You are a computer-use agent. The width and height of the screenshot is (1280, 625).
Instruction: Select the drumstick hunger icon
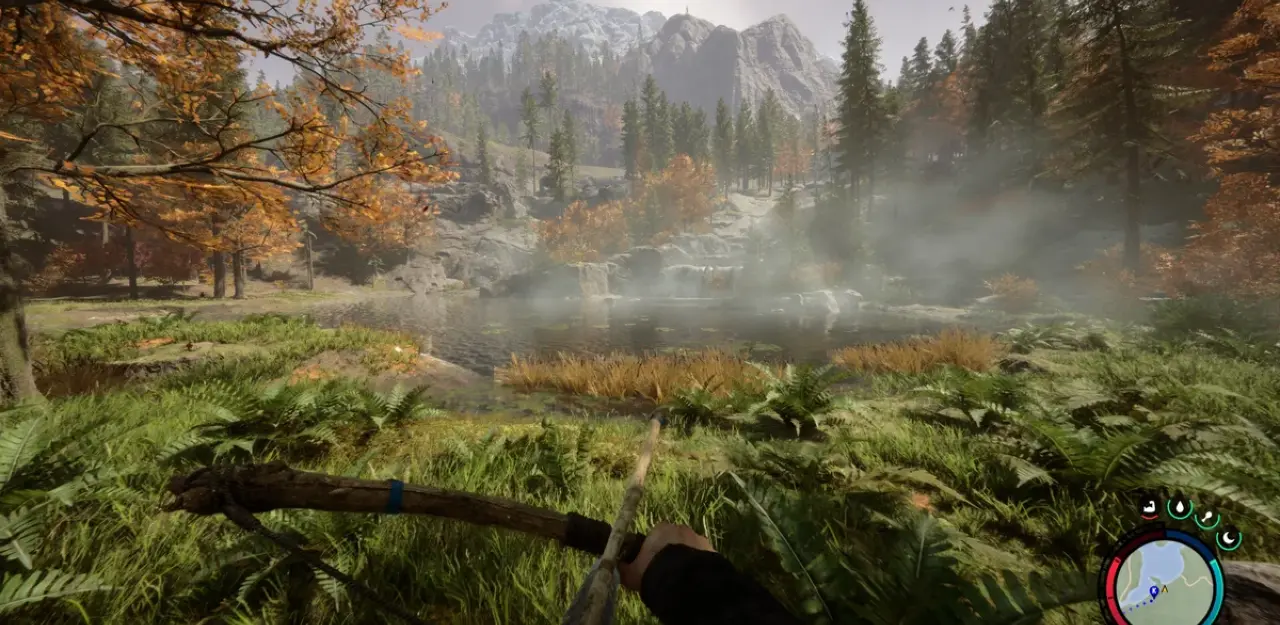(1208, 519)
